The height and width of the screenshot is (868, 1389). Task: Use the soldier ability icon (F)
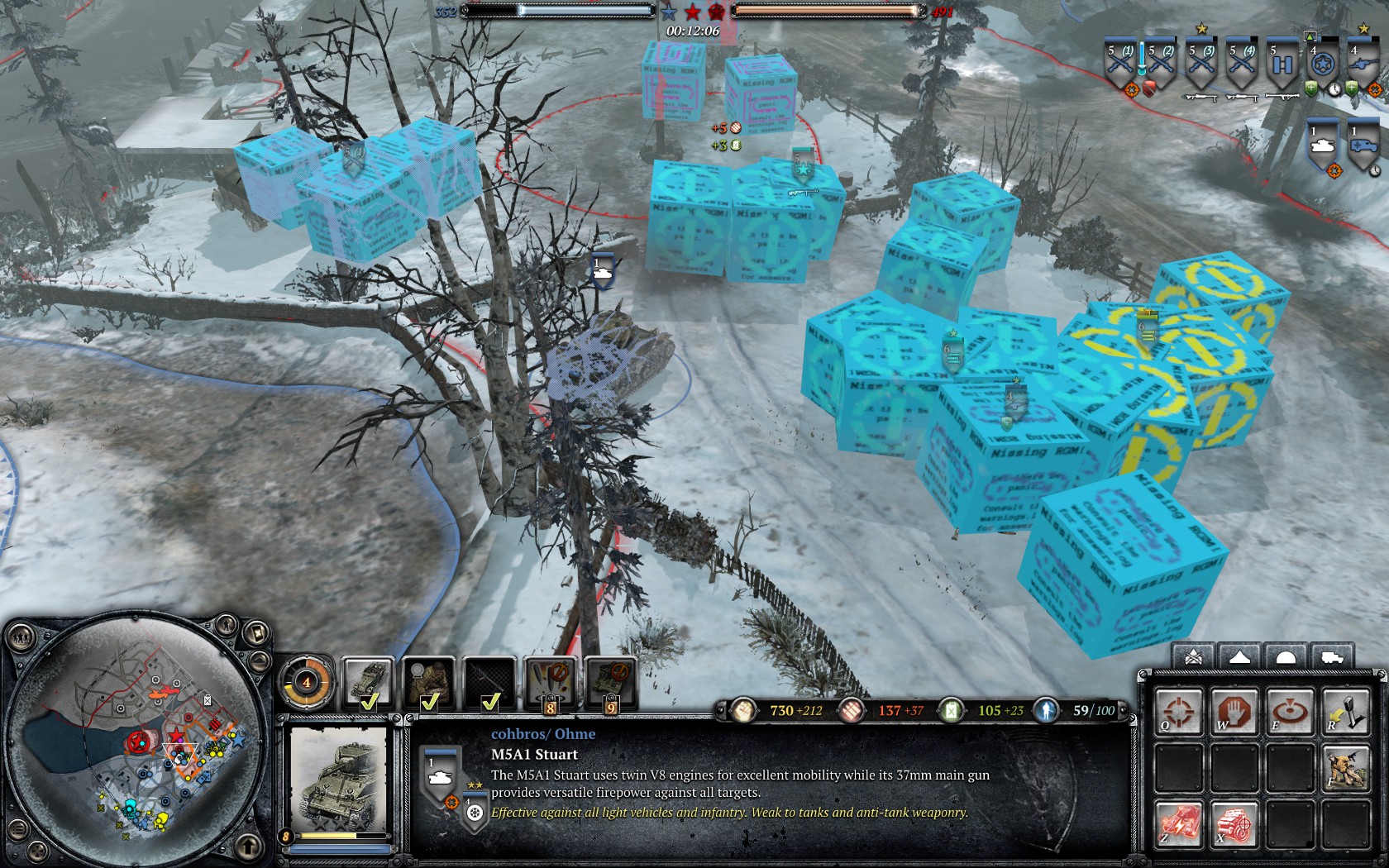(1345, 768)
